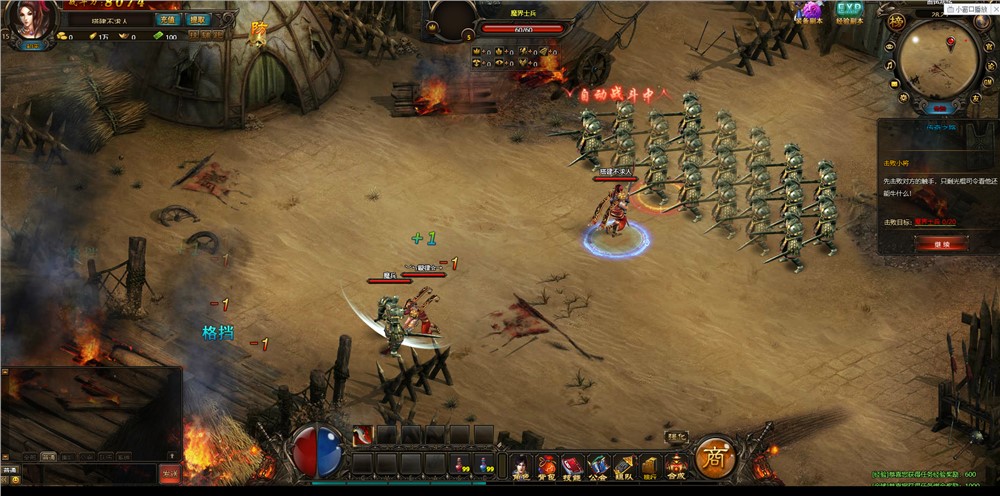
Task: Open the 角色 character panel
Action: (x=521, y=466)
